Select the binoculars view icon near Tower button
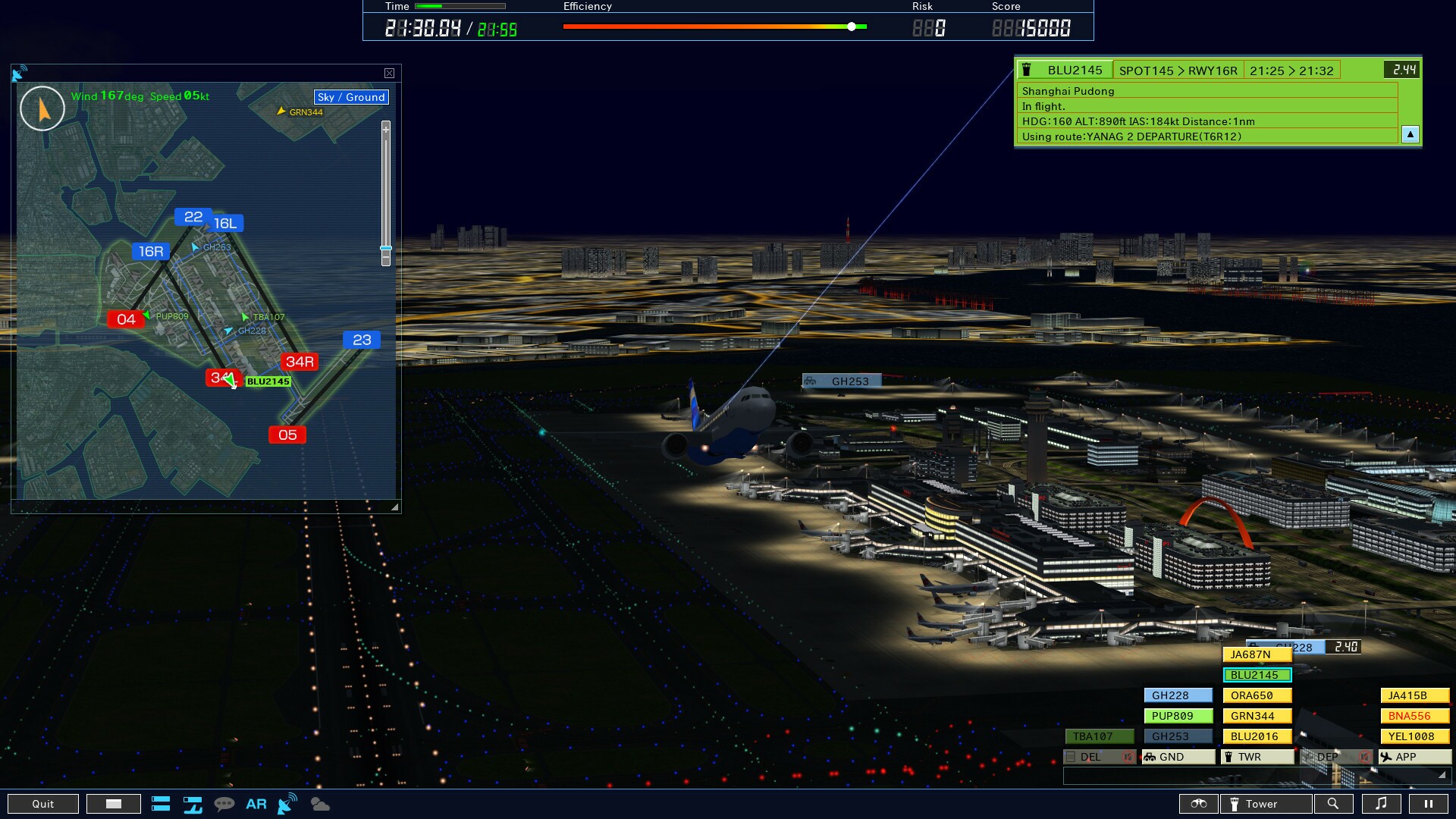 (x=1199, y=804)
